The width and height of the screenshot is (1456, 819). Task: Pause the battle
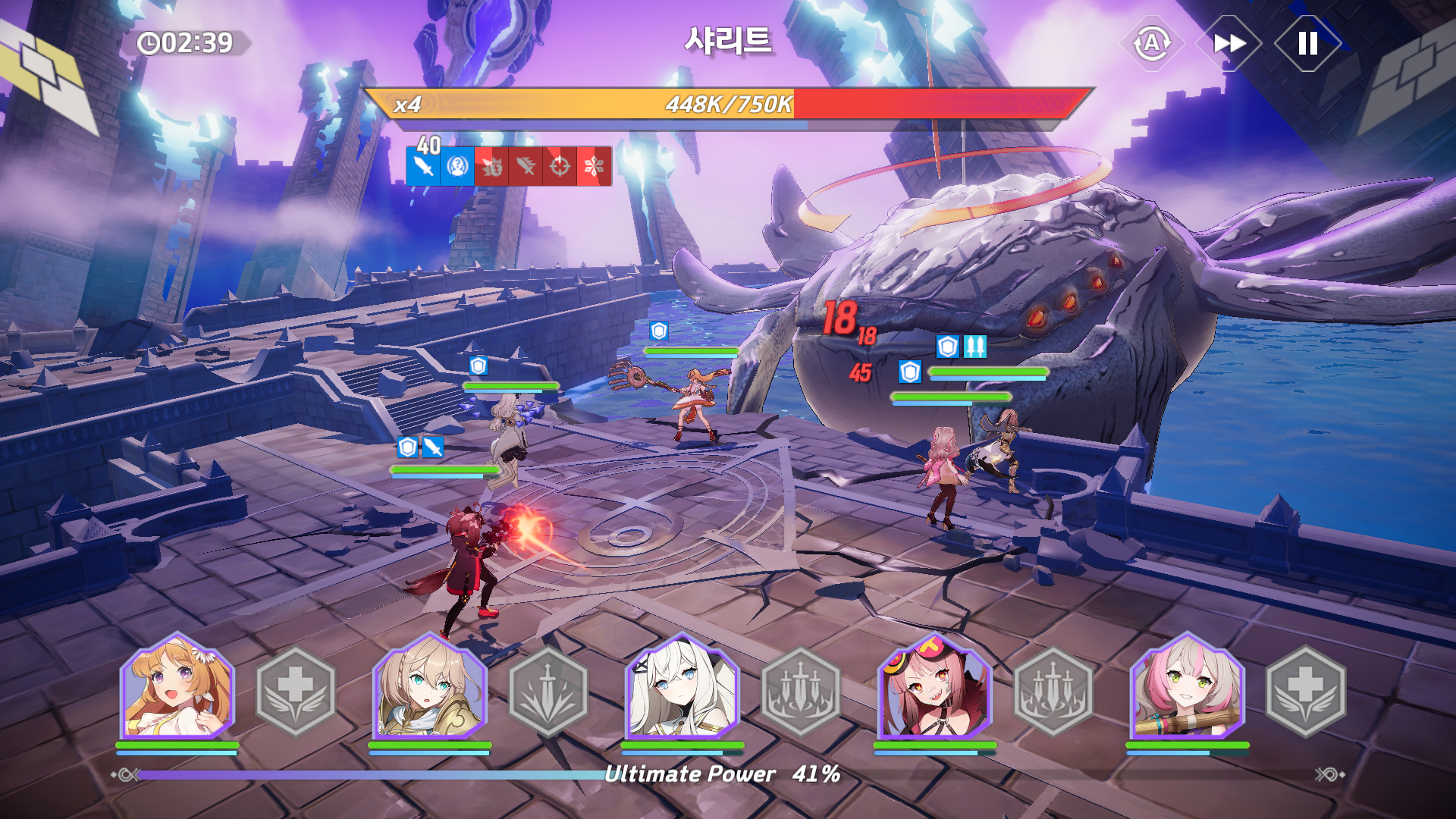point(1307,43)
